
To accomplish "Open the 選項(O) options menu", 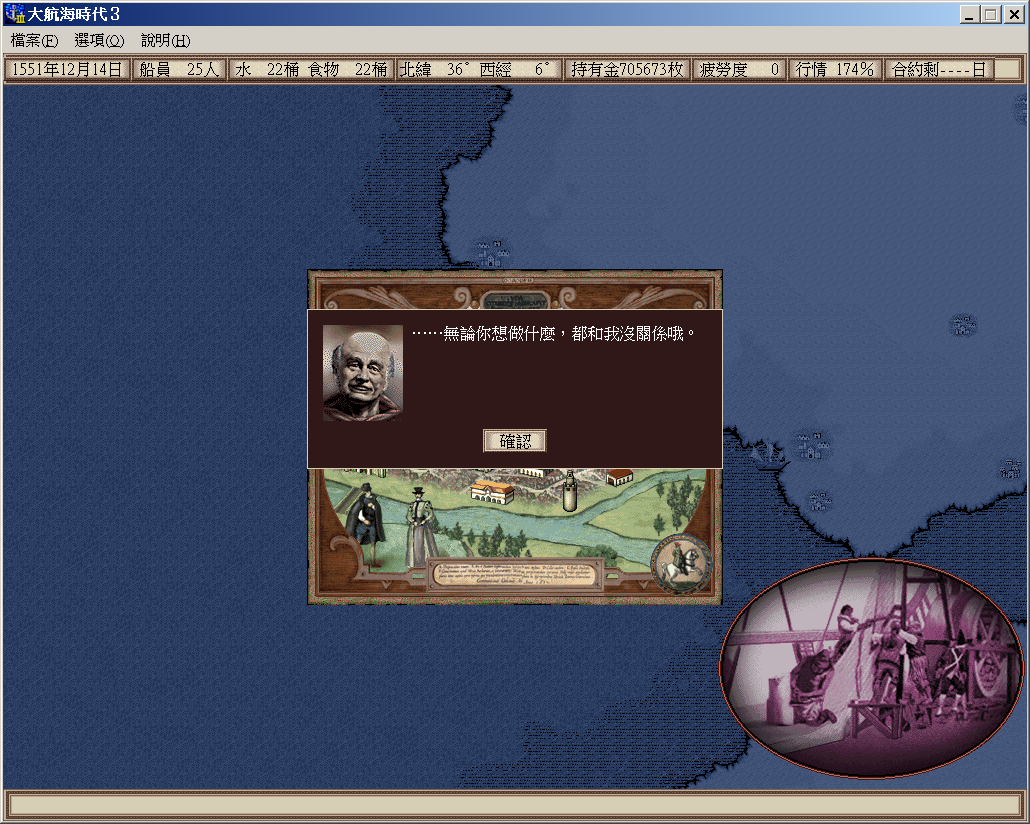I will tap(99, 41).
